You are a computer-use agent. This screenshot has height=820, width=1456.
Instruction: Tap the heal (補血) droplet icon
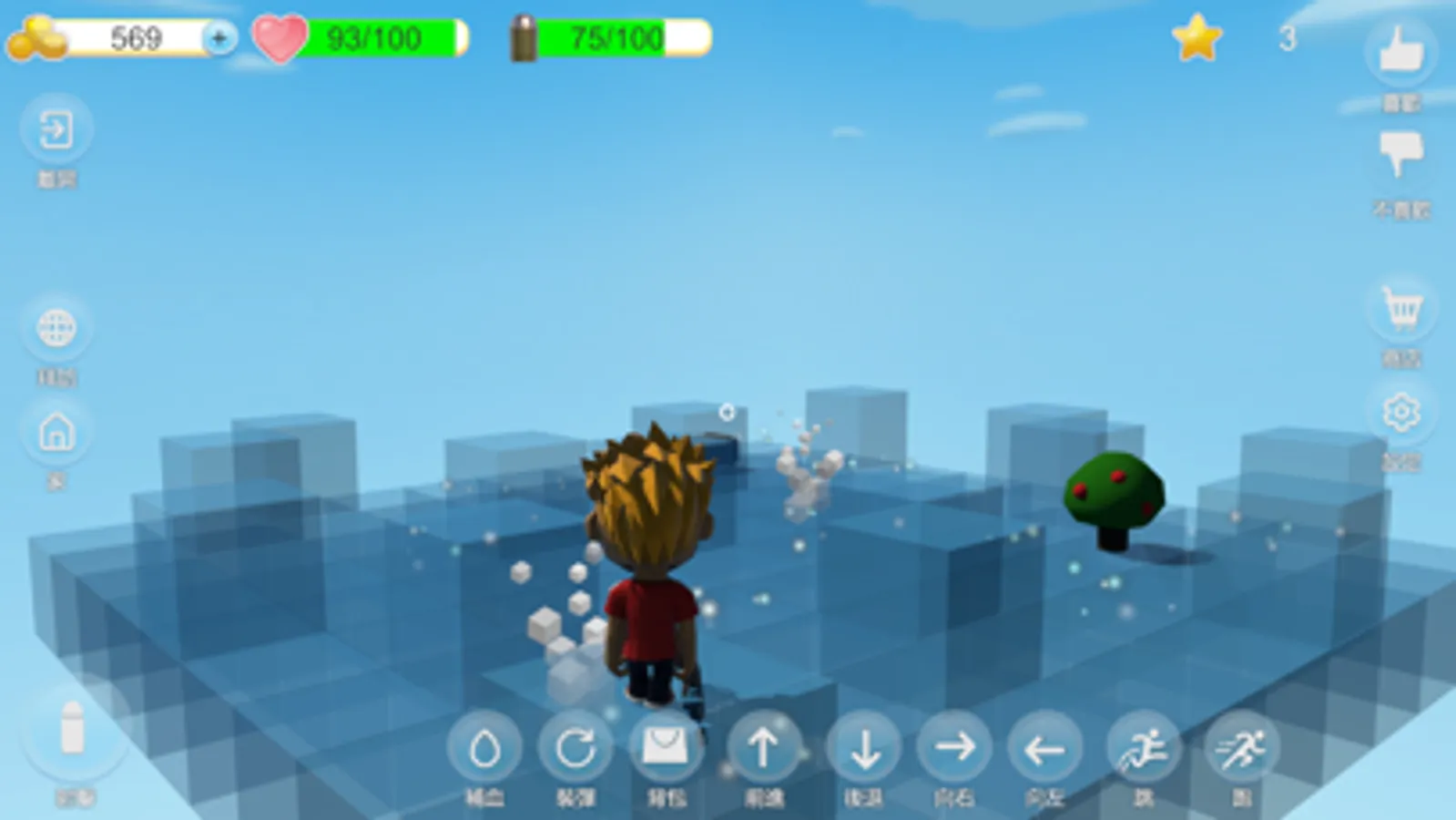(485, 749)
